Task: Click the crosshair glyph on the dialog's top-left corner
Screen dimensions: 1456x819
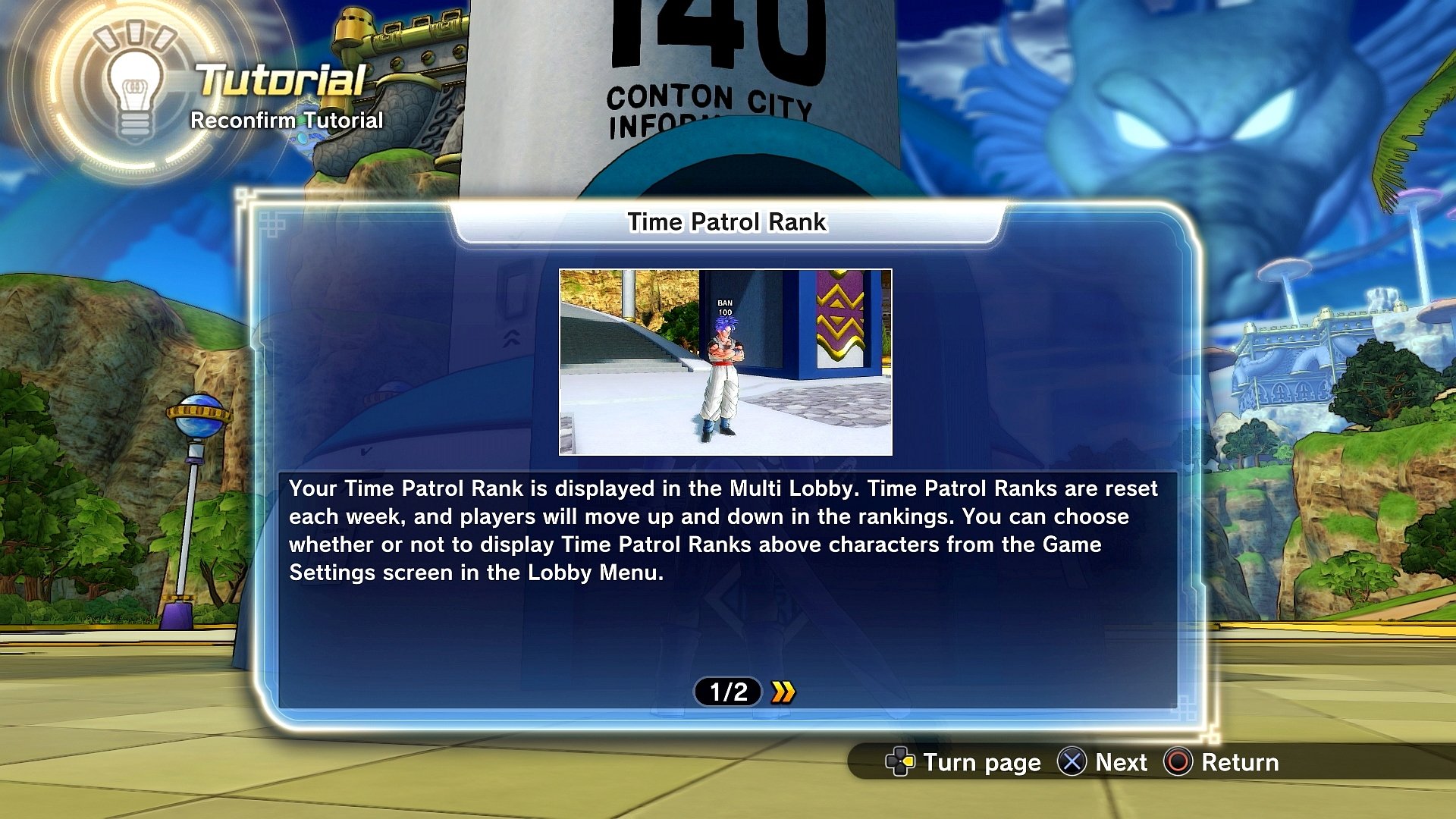Action: (271, 224)
